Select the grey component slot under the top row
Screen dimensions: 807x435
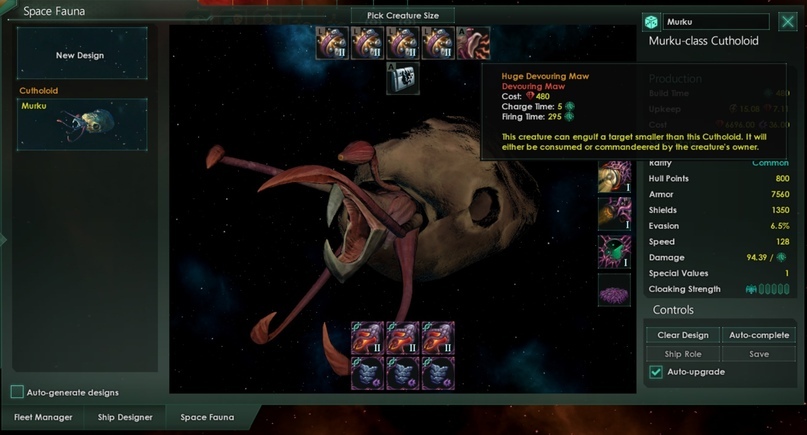403,78
